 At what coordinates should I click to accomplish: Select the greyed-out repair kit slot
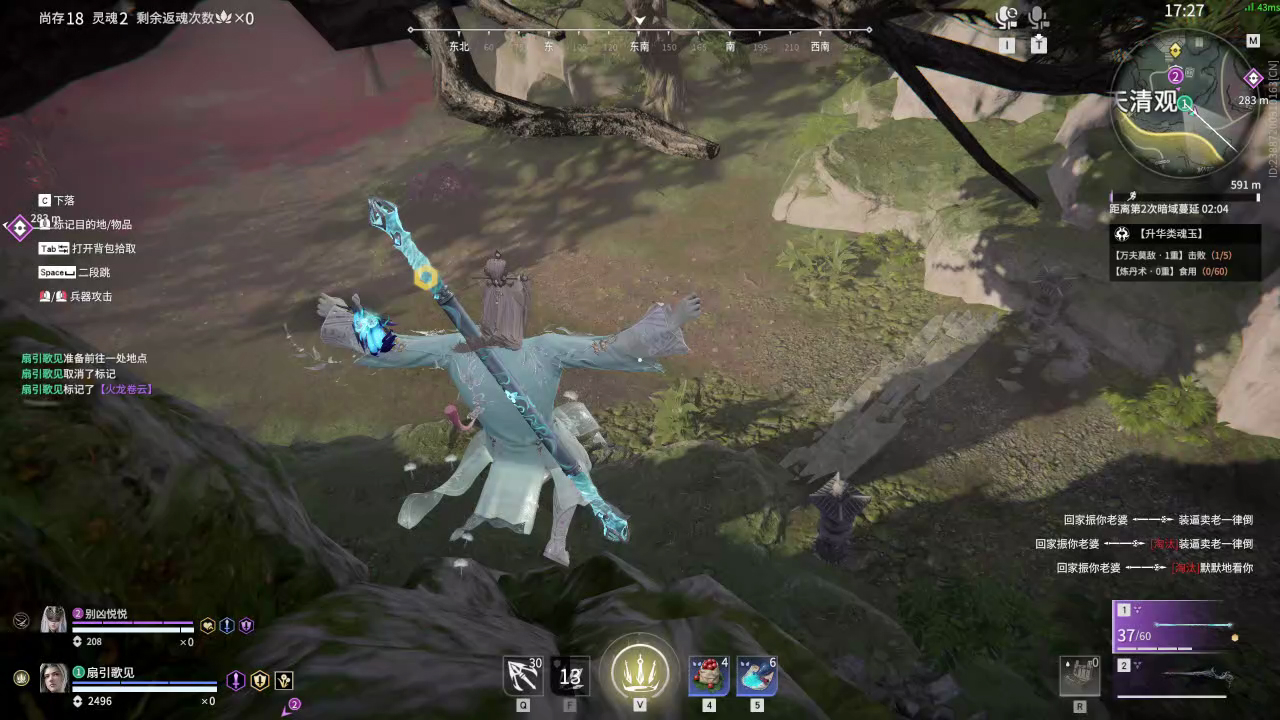click(1080, 676)
